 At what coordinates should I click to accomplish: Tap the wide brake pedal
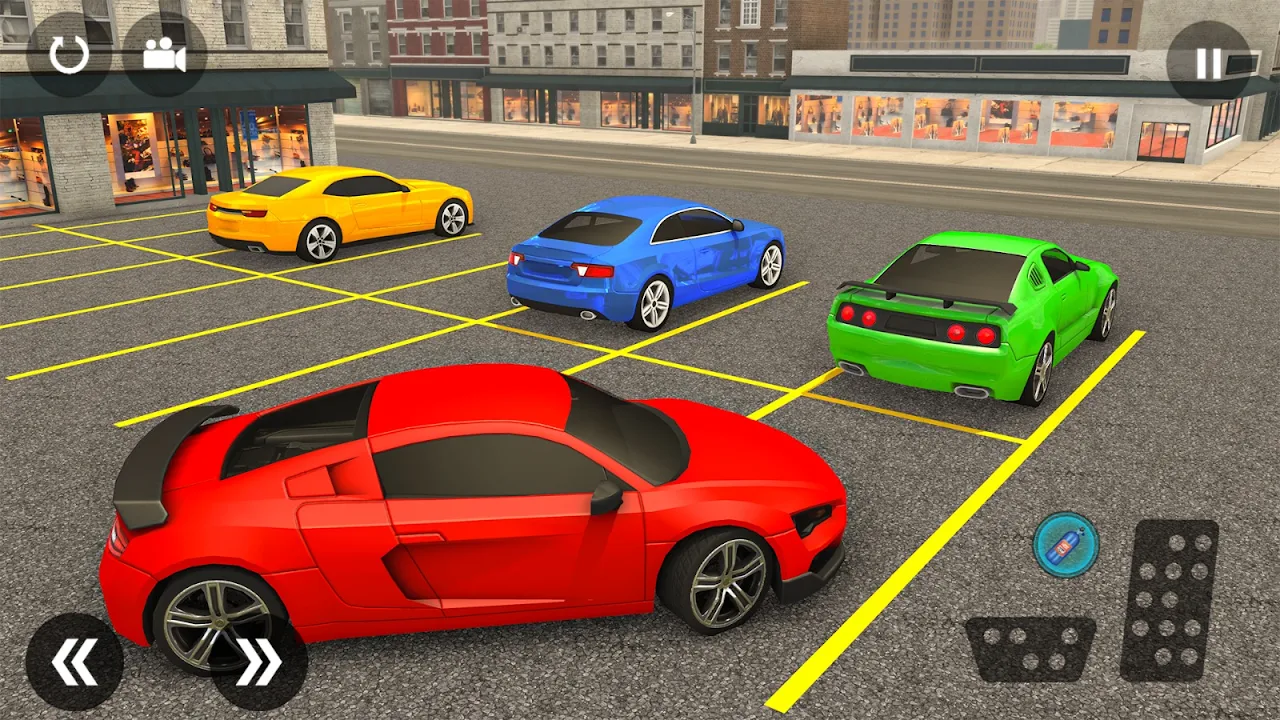point(1030,648)
